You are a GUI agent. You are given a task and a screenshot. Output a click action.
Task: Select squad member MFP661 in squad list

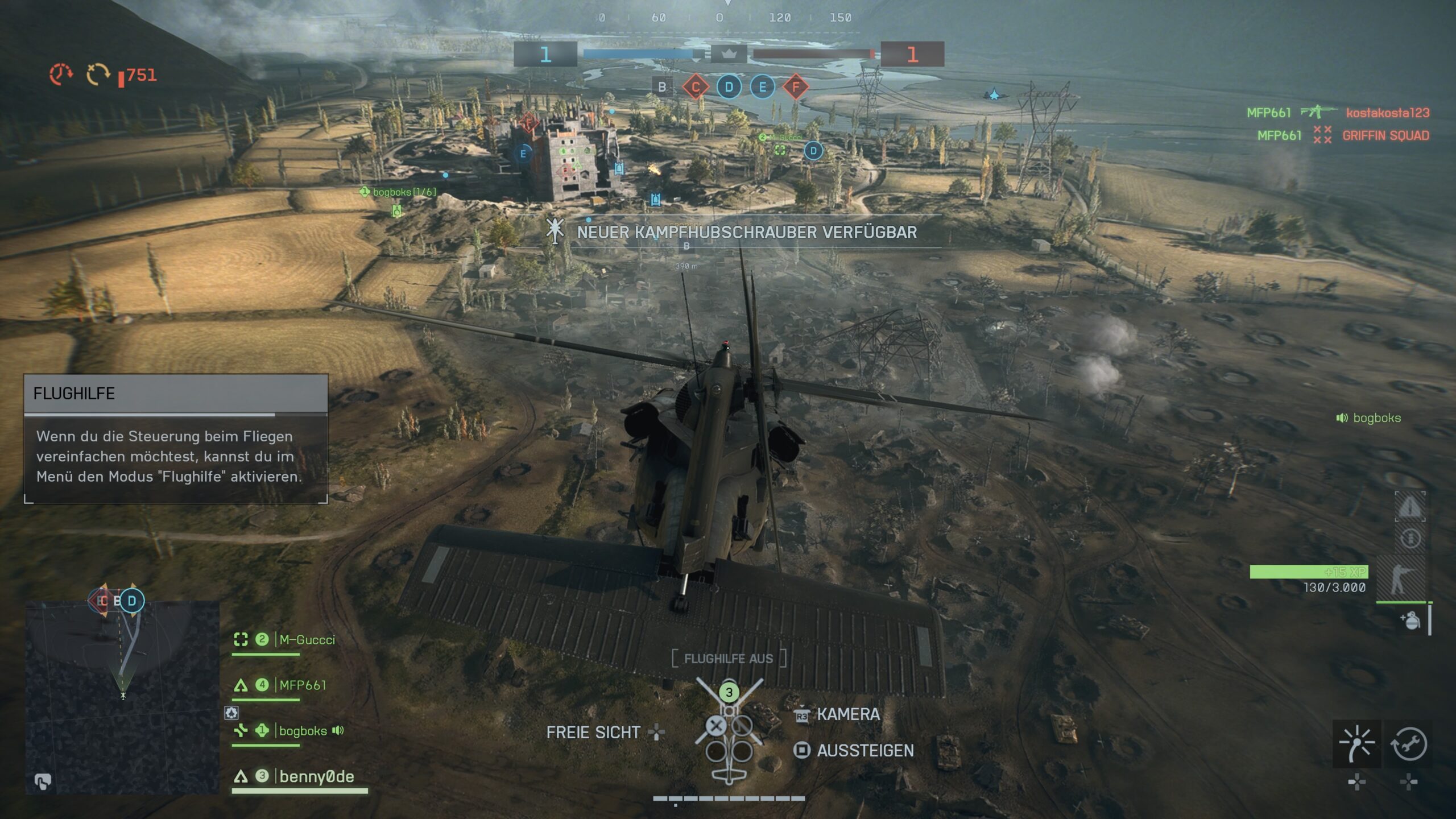(x=303, y=685)
